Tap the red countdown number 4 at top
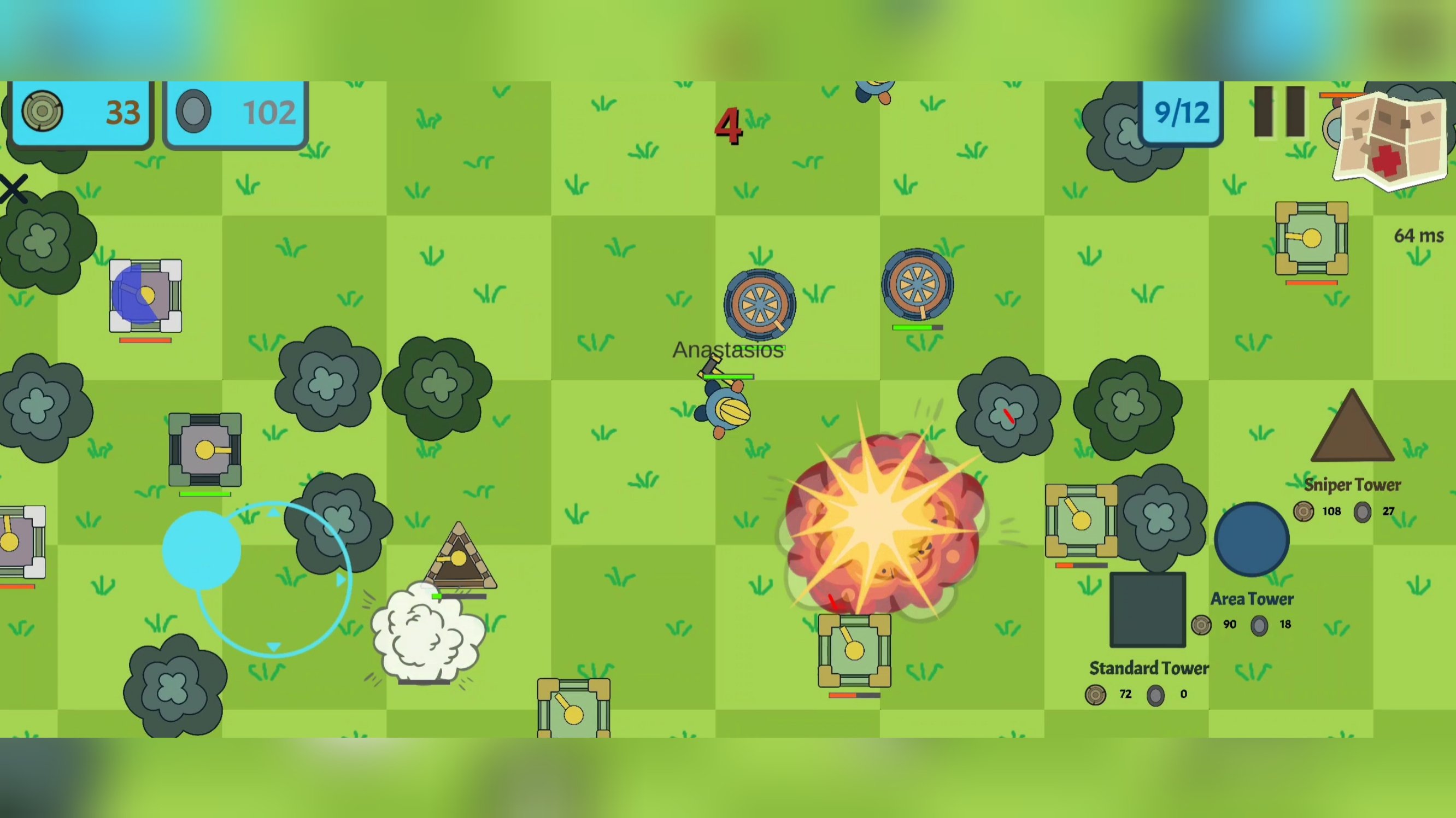This screenshot has width=1456, height=818. (729, 126)
